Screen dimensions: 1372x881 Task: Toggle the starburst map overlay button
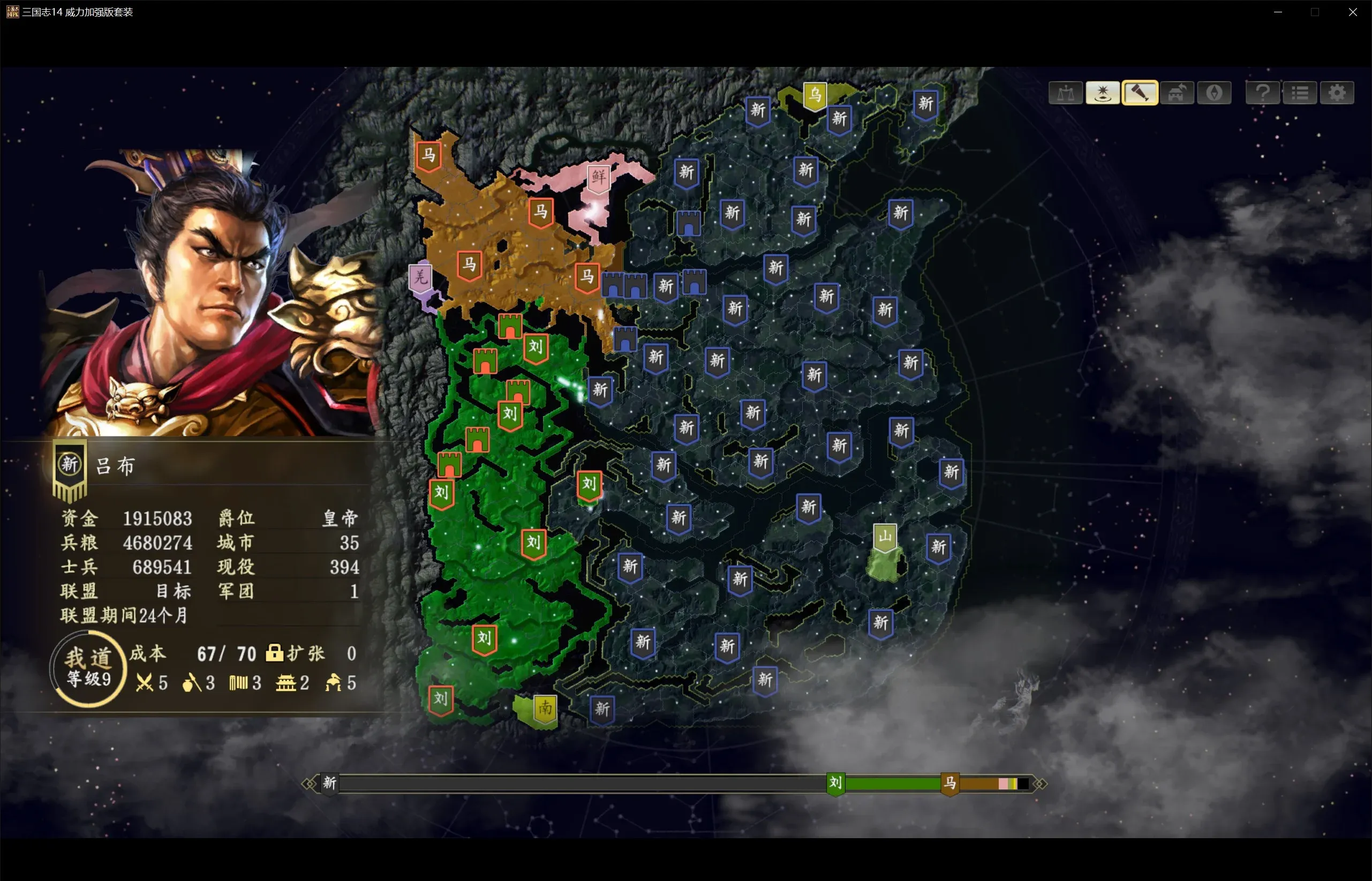coord(1102,93)
